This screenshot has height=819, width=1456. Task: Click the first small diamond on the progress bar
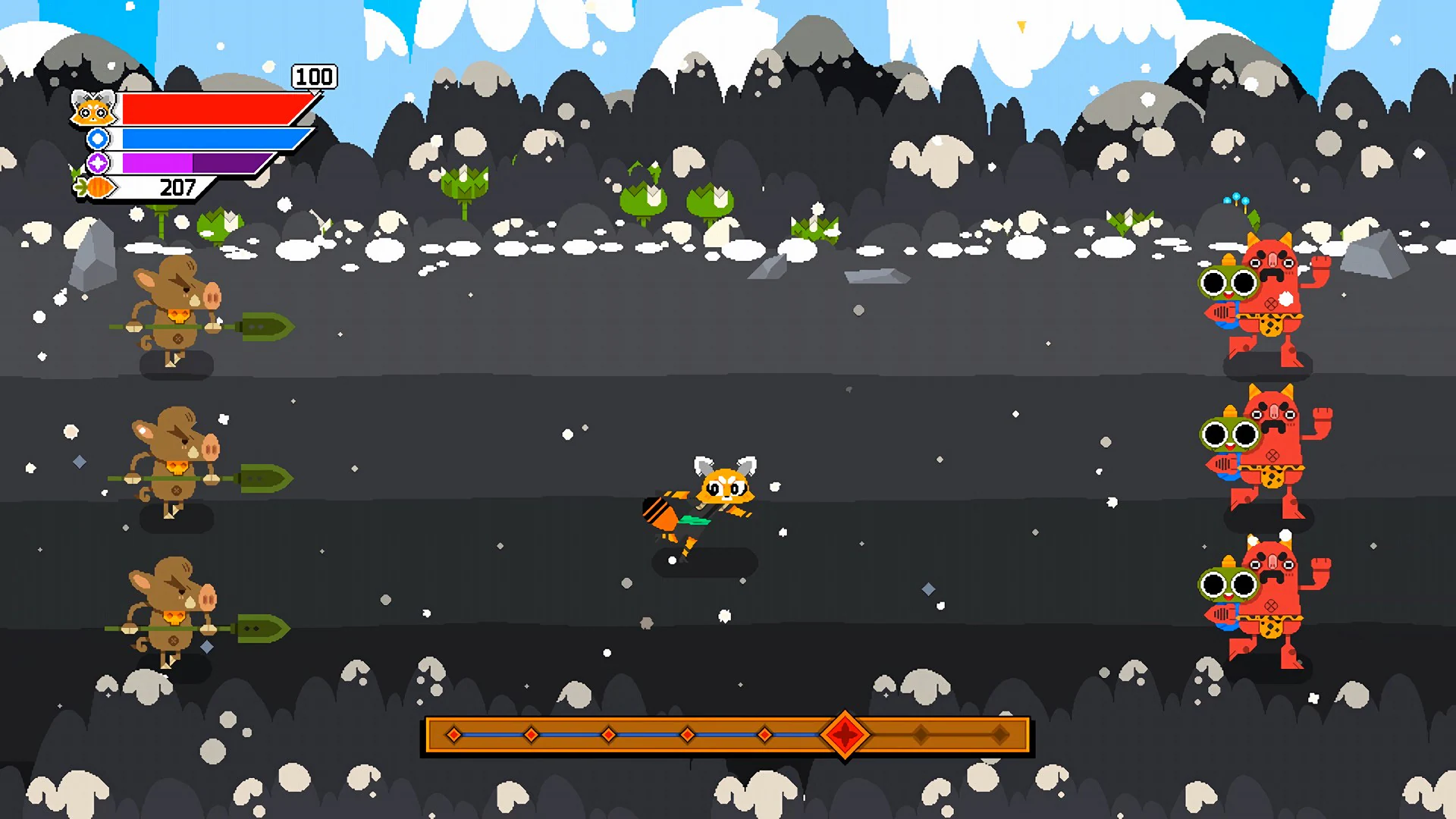[x=453, y=734]
